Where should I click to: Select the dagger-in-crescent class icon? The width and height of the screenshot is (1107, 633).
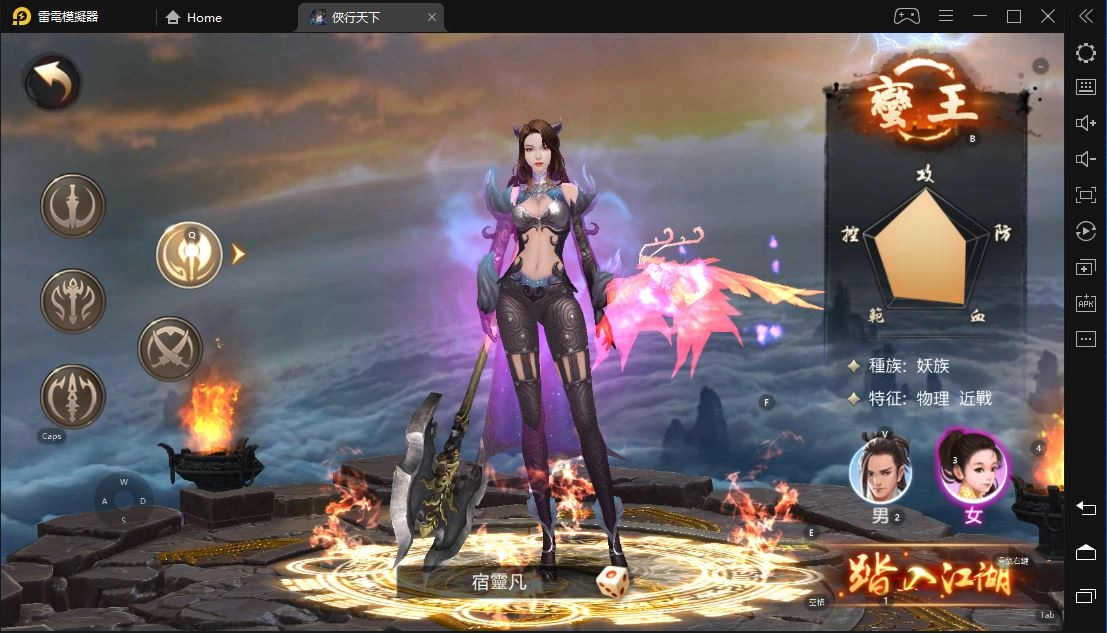point(73,207)
